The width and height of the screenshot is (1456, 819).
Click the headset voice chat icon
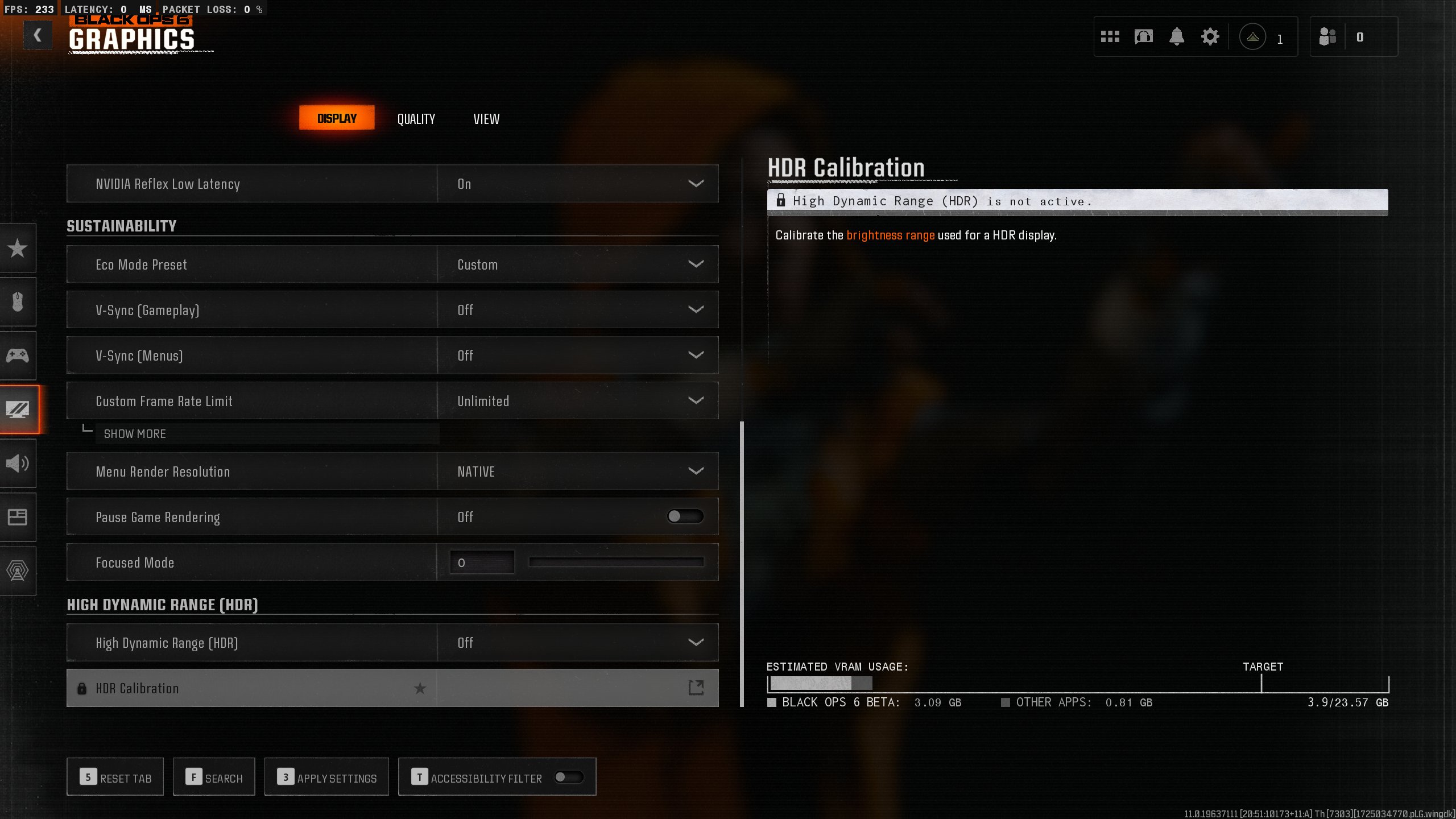pos(1143,36)
